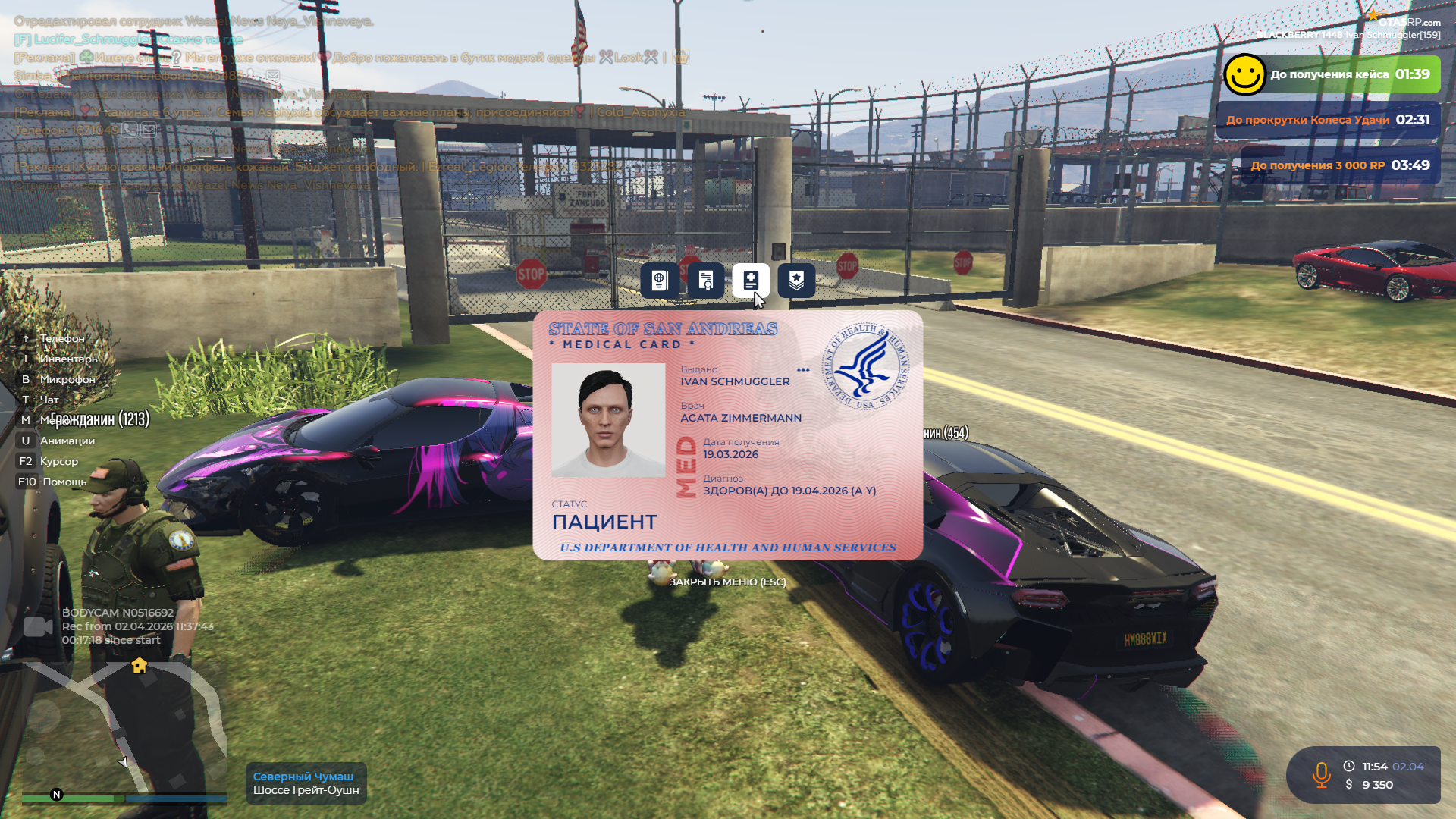Viewport: 1456px width, 819px height.
Task: Switch to the certificate licenses tab
Action: (705, 281)
